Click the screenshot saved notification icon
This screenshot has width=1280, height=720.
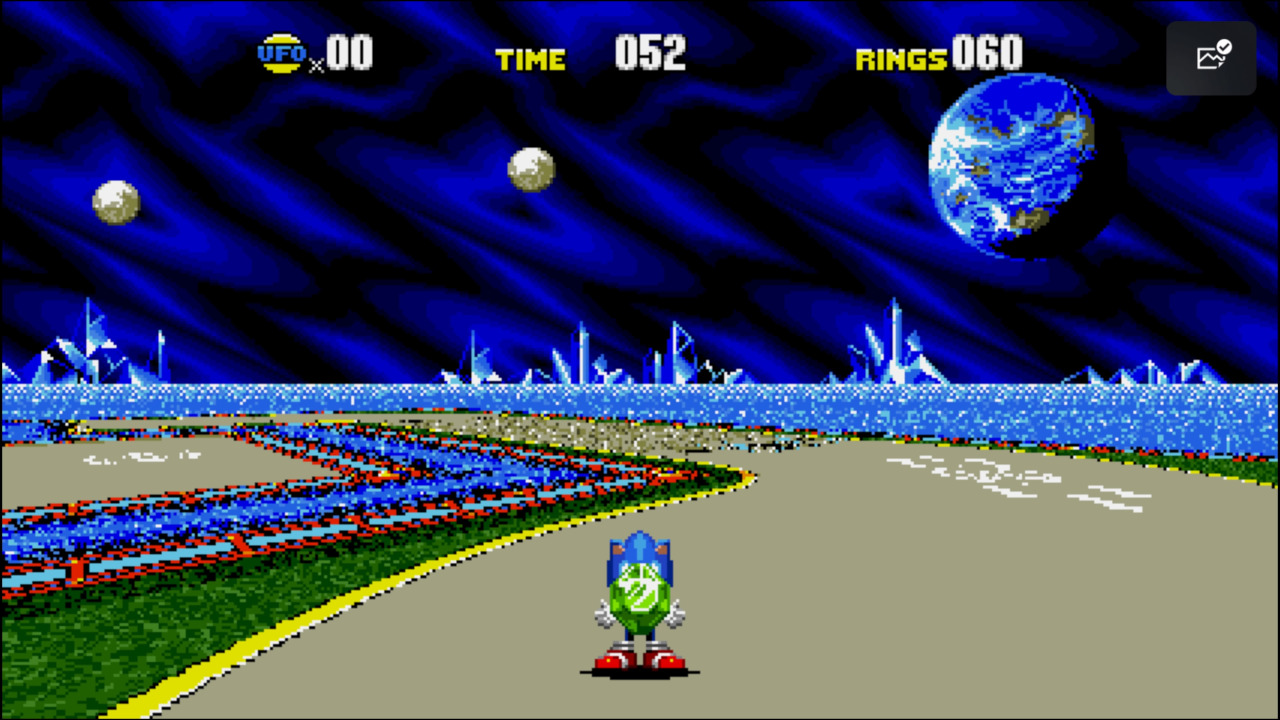coord(1211,57)
